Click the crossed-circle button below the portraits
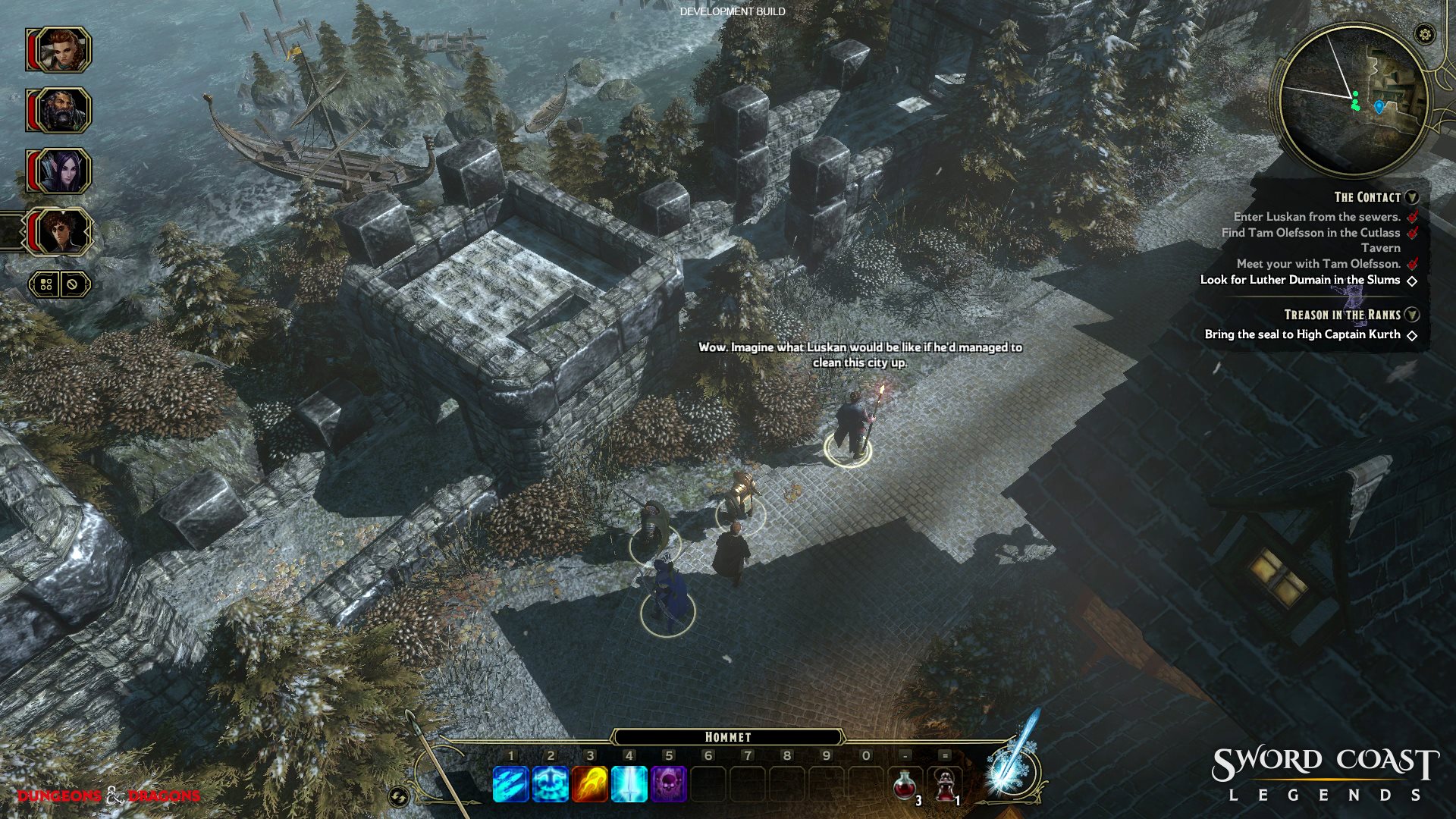1456x819 pixels. coord(73,284)
